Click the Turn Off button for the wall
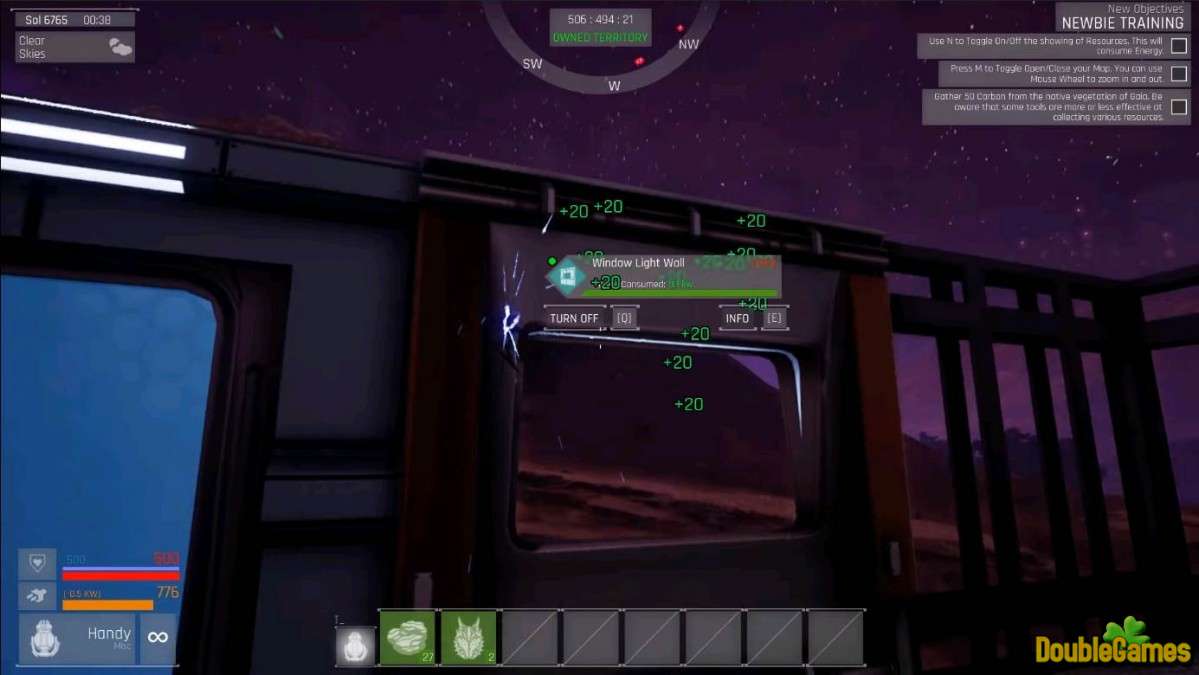 (x=574, y=318)
